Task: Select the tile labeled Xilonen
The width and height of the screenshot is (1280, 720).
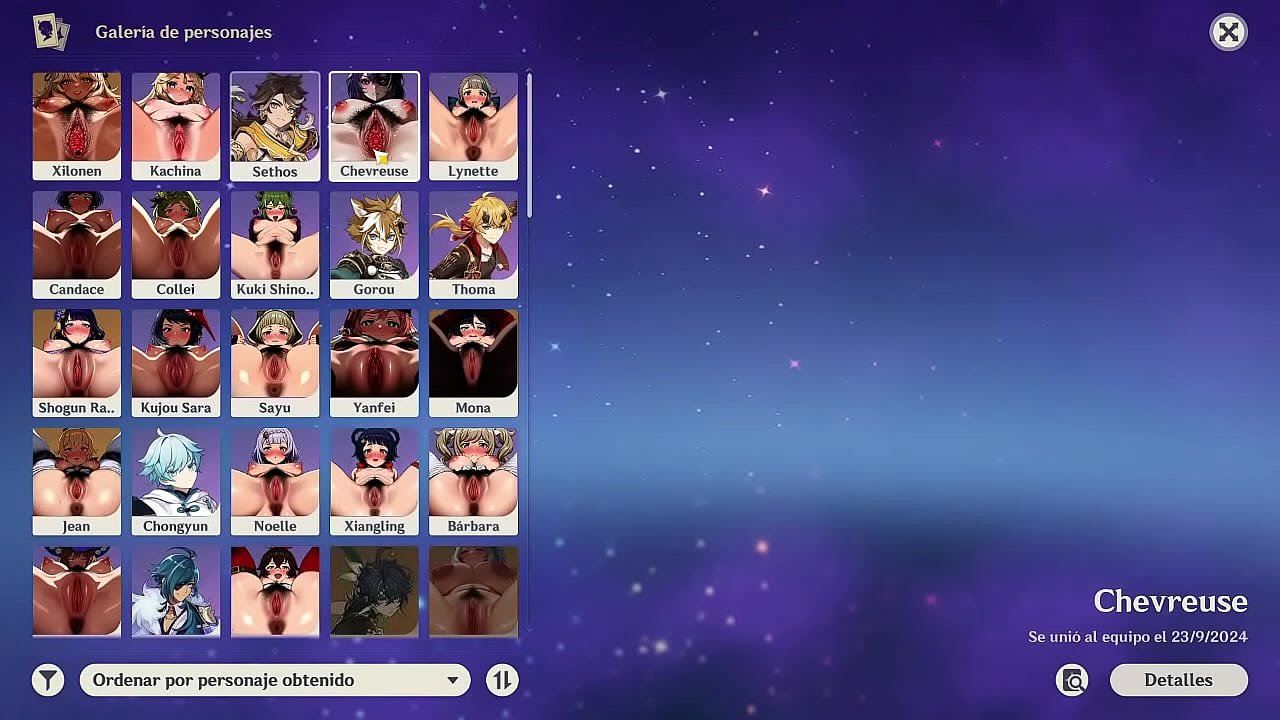Action: pos(77,126)
